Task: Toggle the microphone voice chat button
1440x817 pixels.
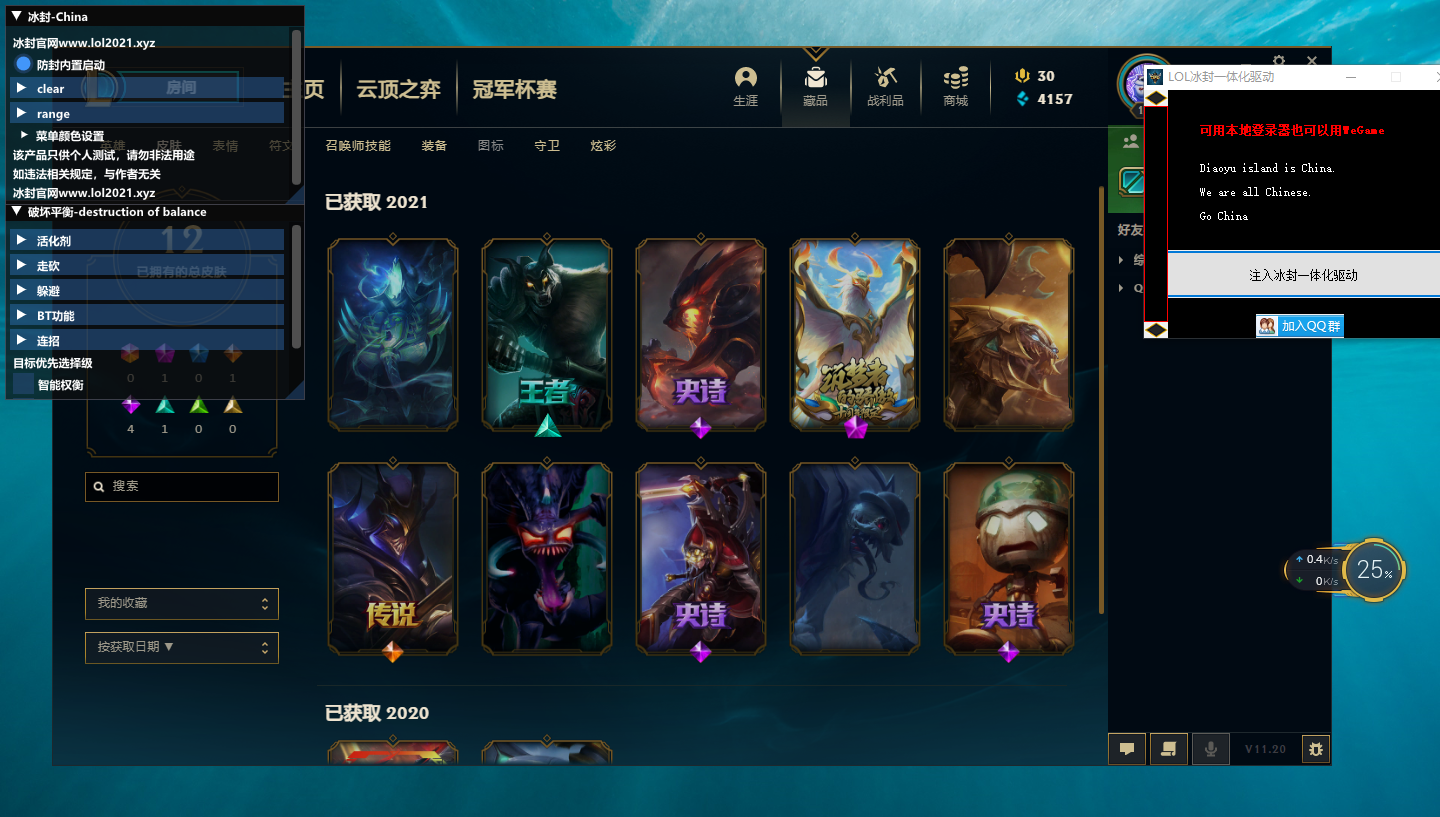Action: tap(1211, 748)
